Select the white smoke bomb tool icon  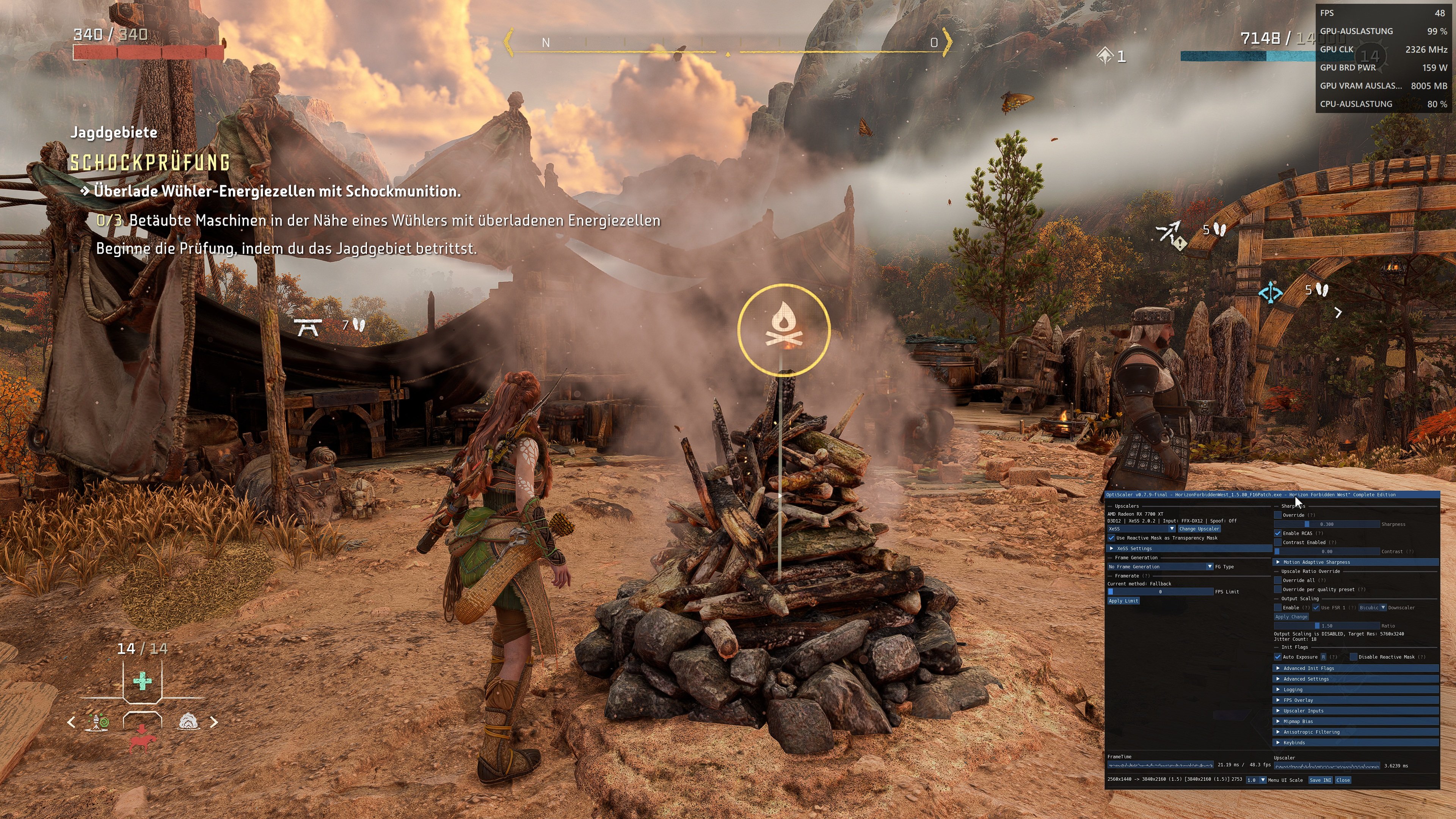point(188,722)
